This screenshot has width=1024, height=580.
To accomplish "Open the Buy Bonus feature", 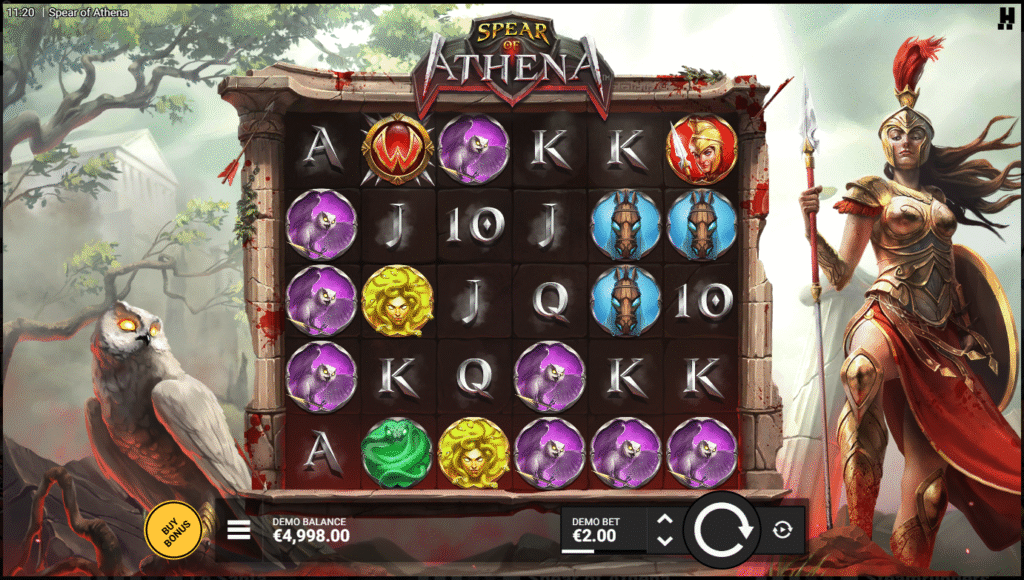I will click(173, 529).
